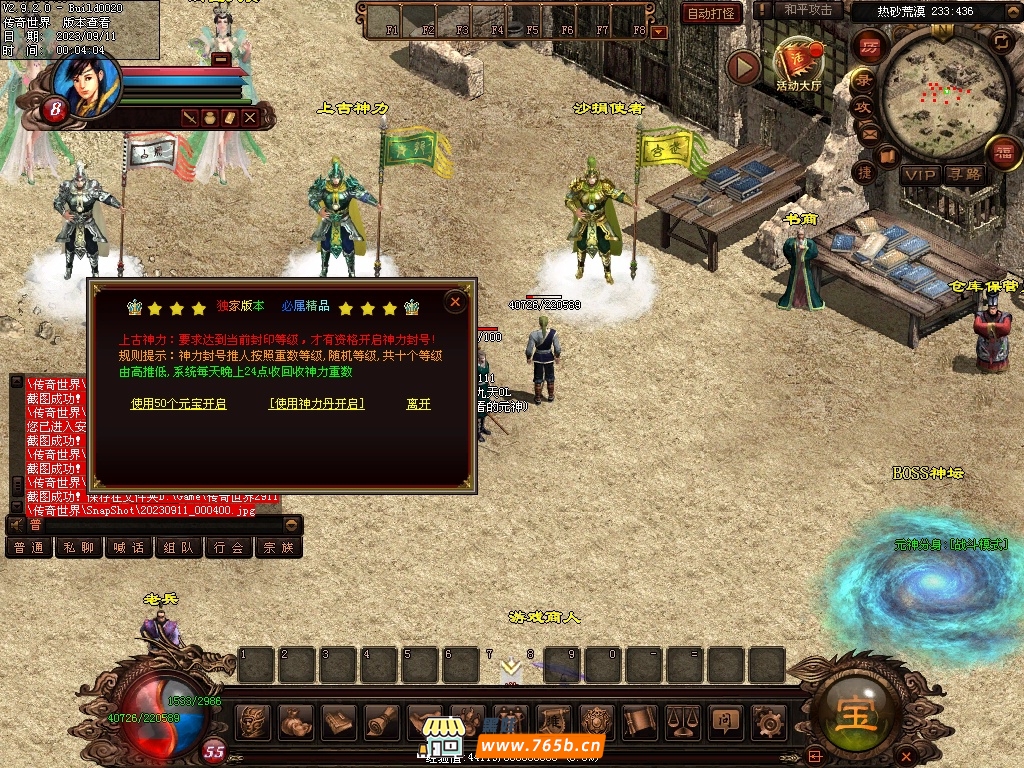Click the round play arrow button
Viewport: 1024px width, 768px height.
pyautogui.click(x=743, y=67)
